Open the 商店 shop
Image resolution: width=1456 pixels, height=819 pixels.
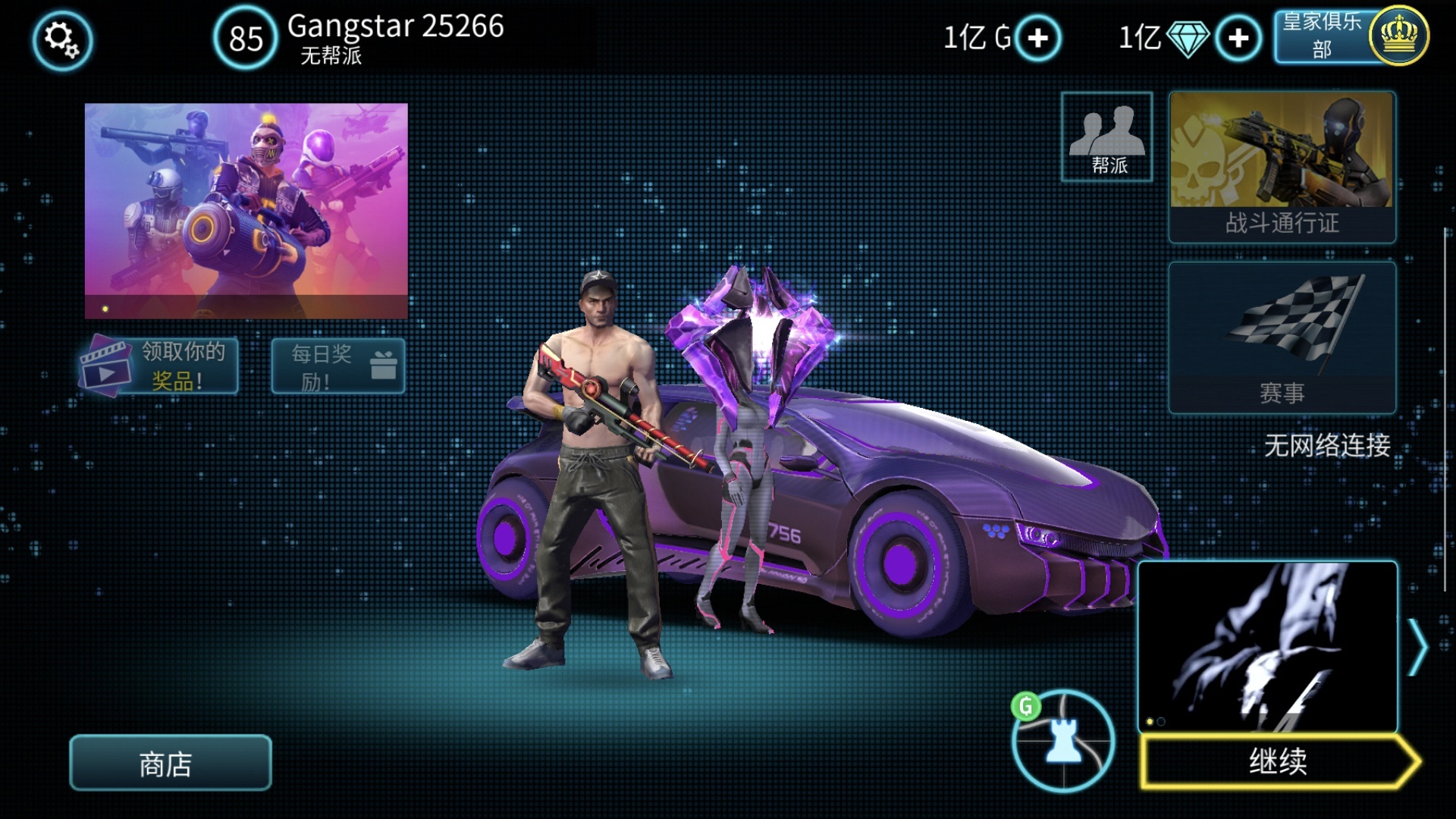tap(170, 763)
